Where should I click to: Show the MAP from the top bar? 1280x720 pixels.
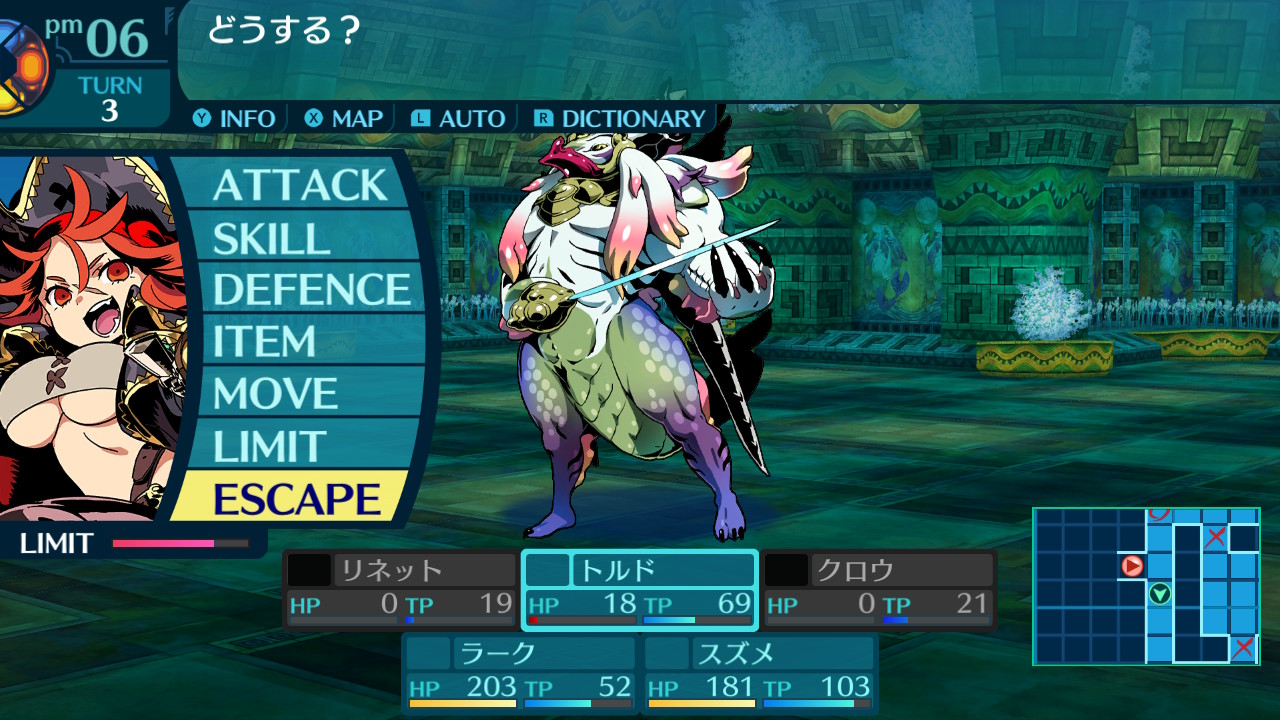[345, 119]
